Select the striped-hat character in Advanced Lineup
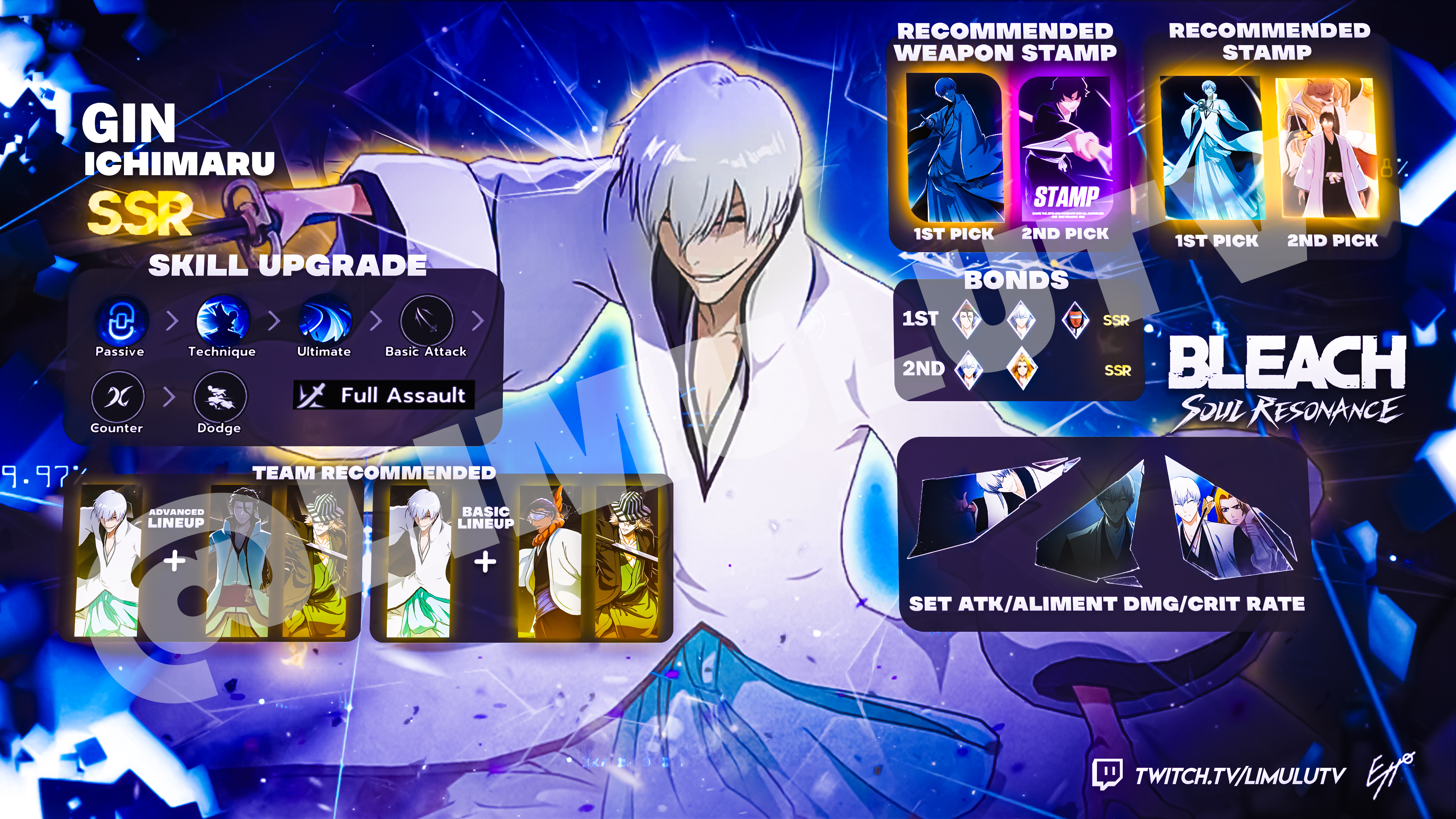The height and width of the screenshot is (819, 1456). [x=317, y=561]
